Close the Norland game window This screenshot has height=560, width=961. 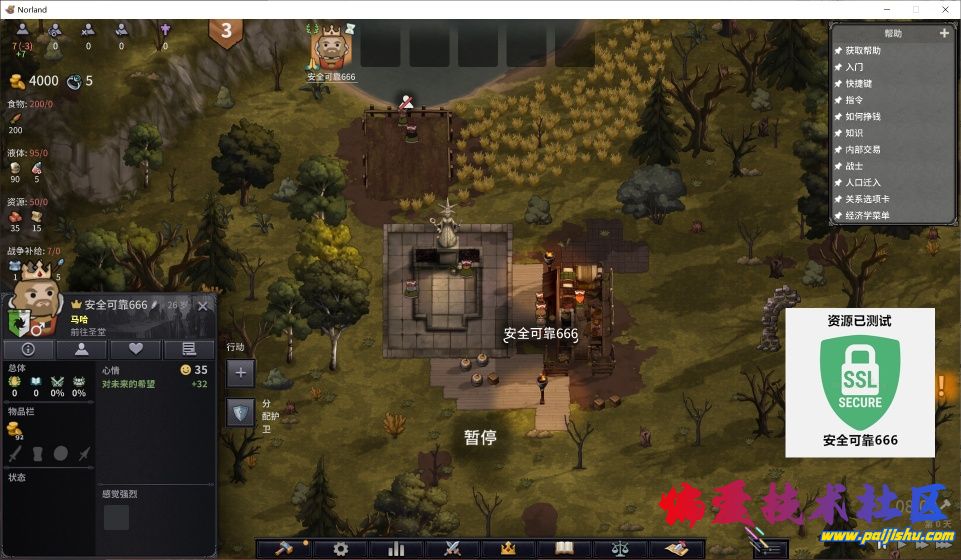click(943, 9)
